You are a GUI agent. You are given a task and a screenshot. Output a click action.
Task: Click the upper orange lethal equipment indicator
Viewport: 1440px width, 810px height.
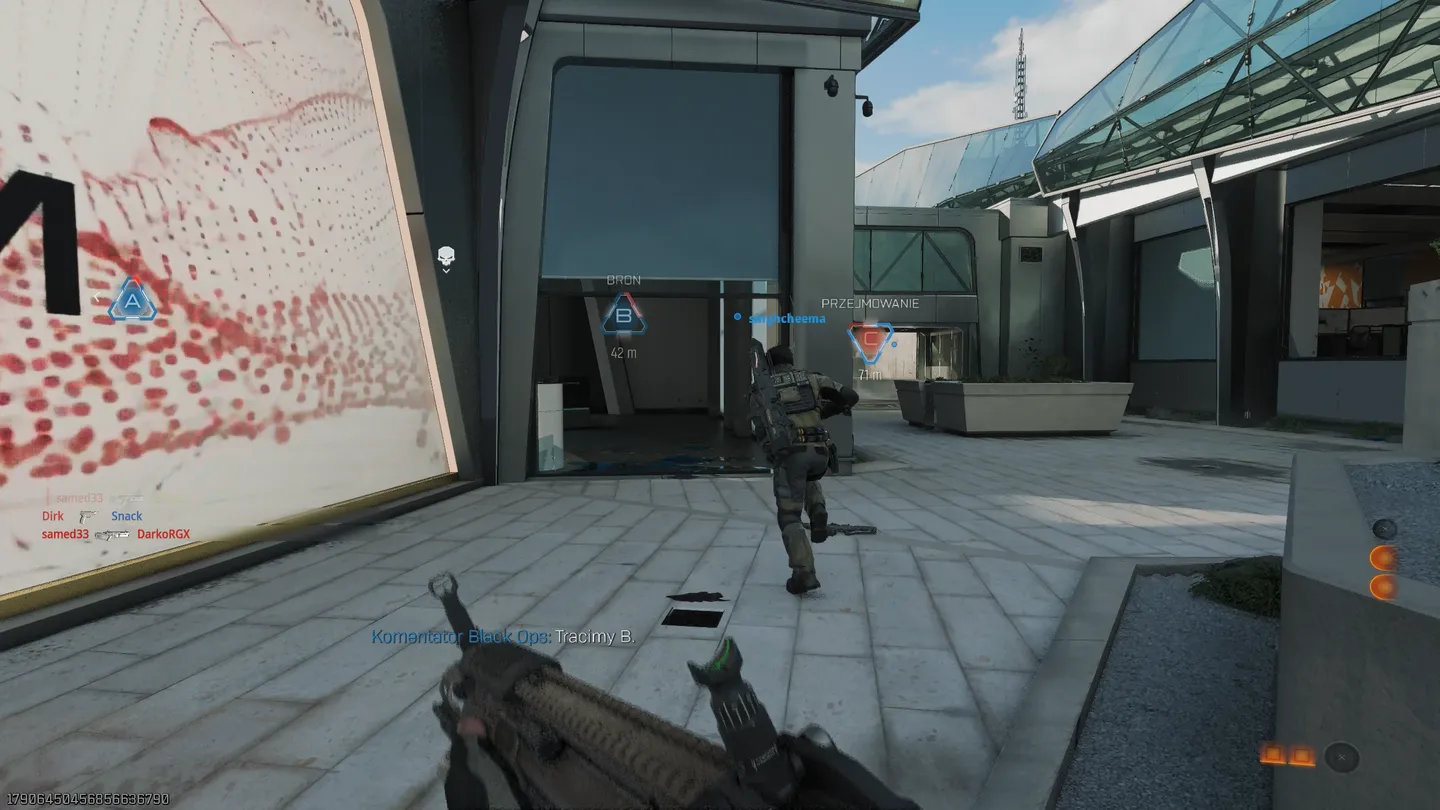tap(1384, 556)
